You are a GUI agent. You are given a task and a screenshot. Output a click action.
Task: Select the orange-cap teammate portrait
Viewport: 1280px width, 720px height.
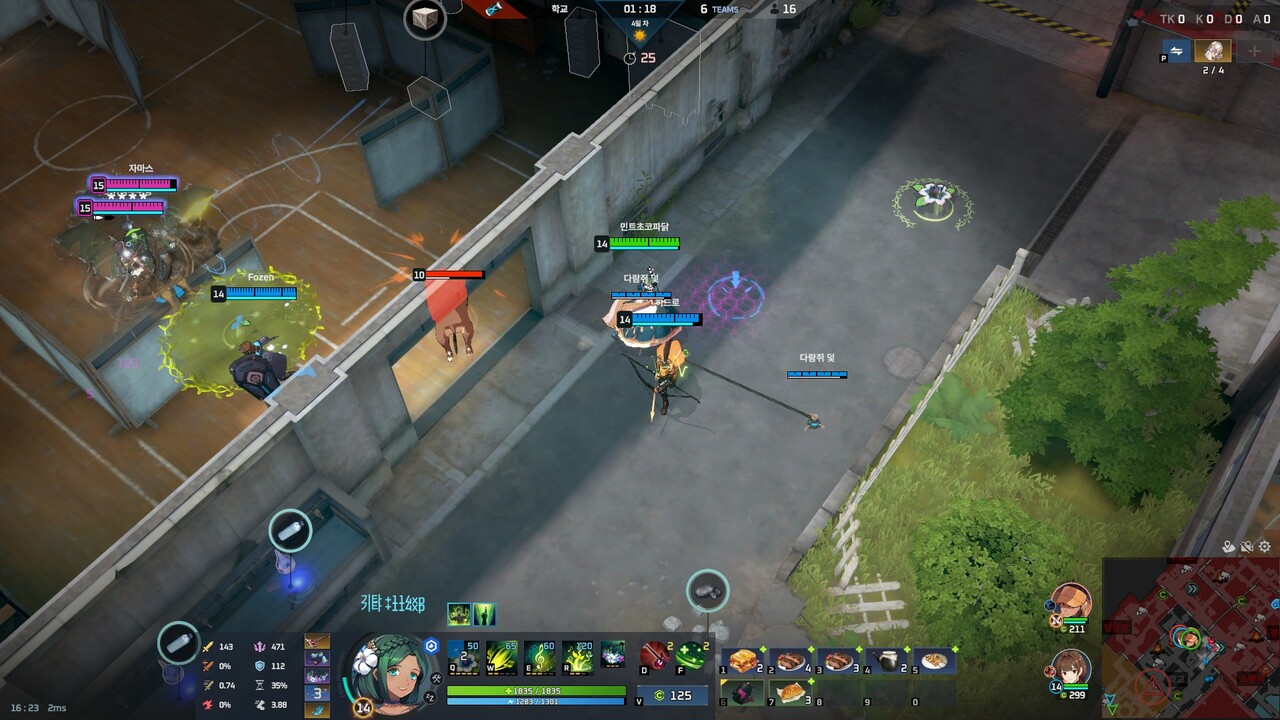point(1071,602)
